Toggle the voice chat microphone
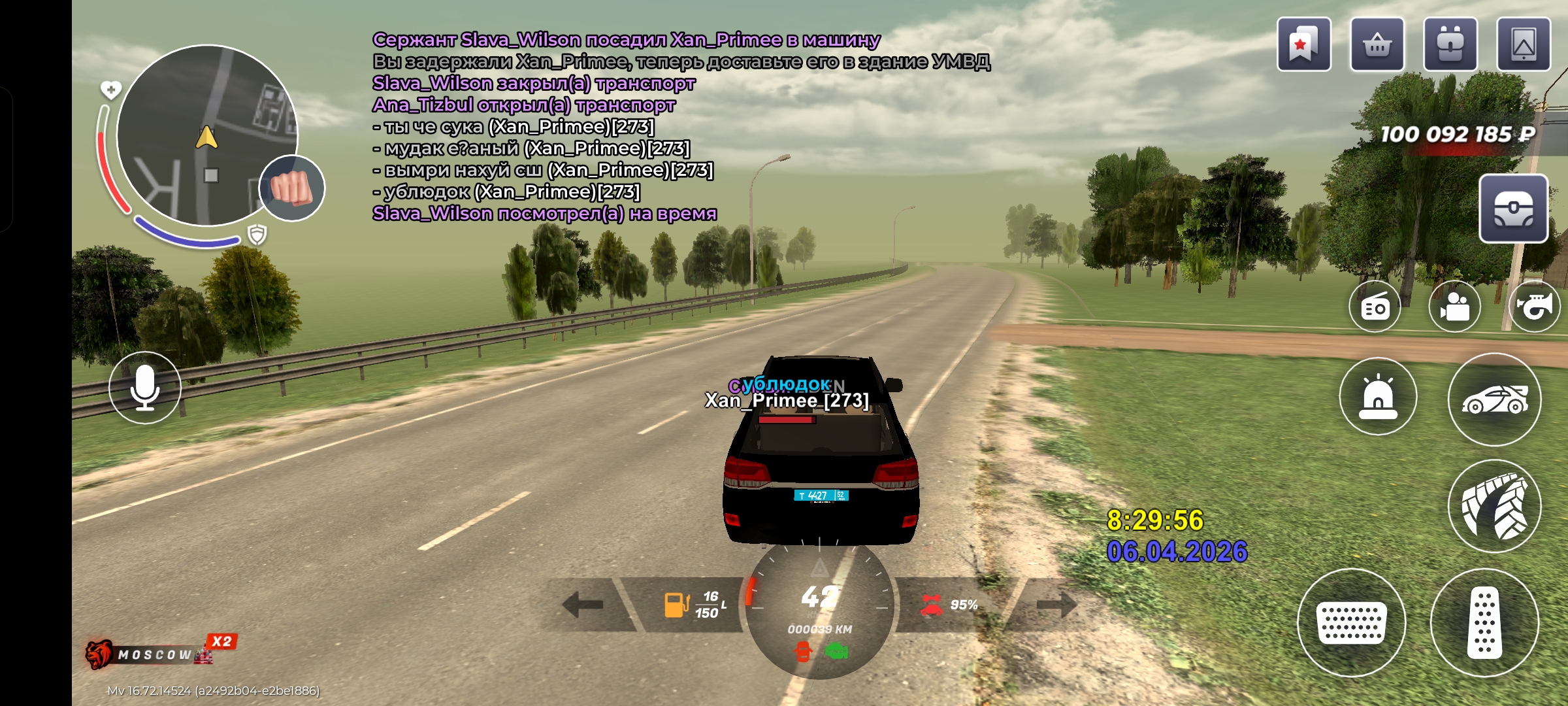Image resolution: width=1568 pixels, height=706 pixels. click(145, 388)
